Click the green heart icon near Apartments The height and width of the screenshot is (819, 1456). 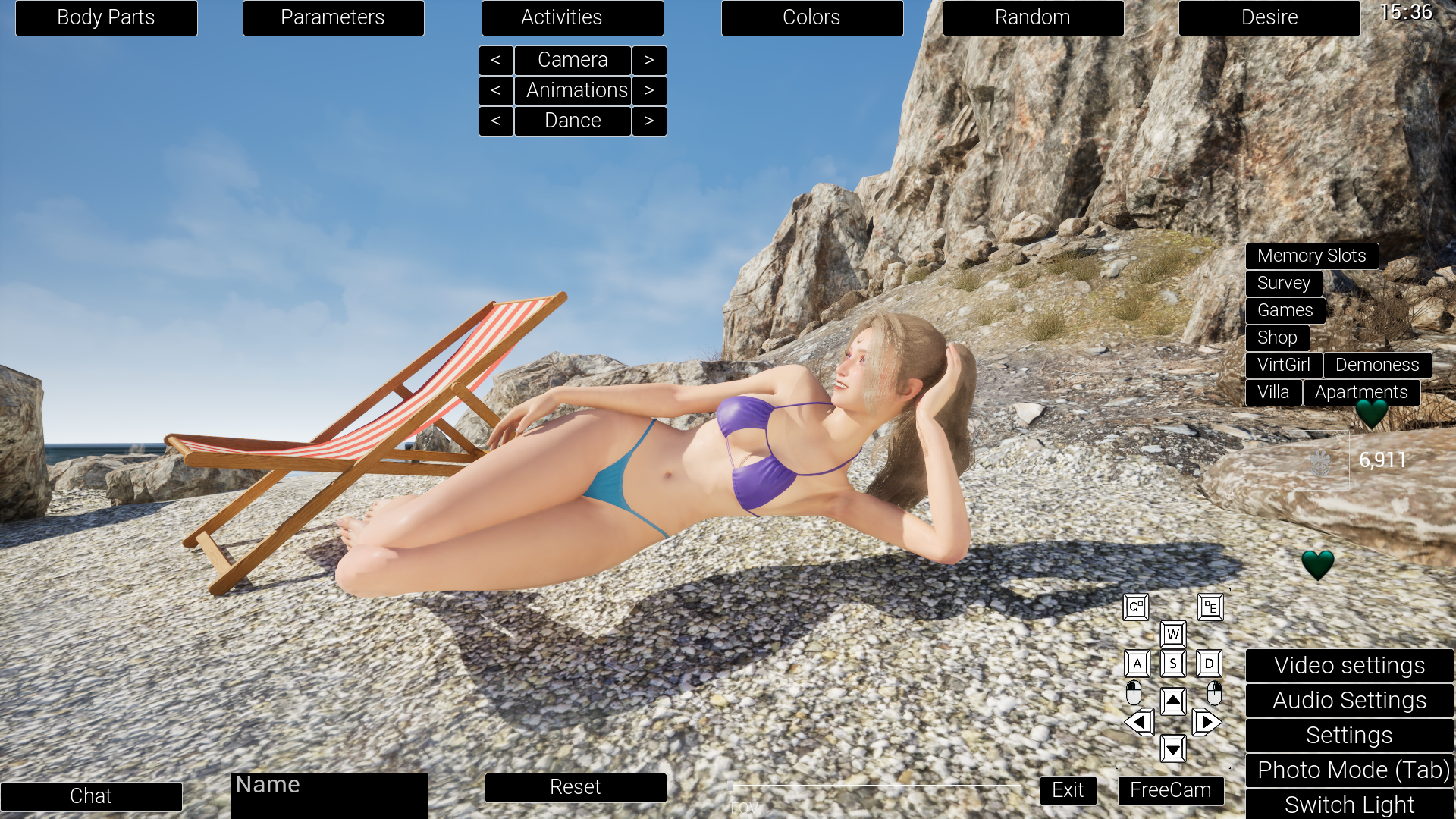click(x=1373, y=413)
